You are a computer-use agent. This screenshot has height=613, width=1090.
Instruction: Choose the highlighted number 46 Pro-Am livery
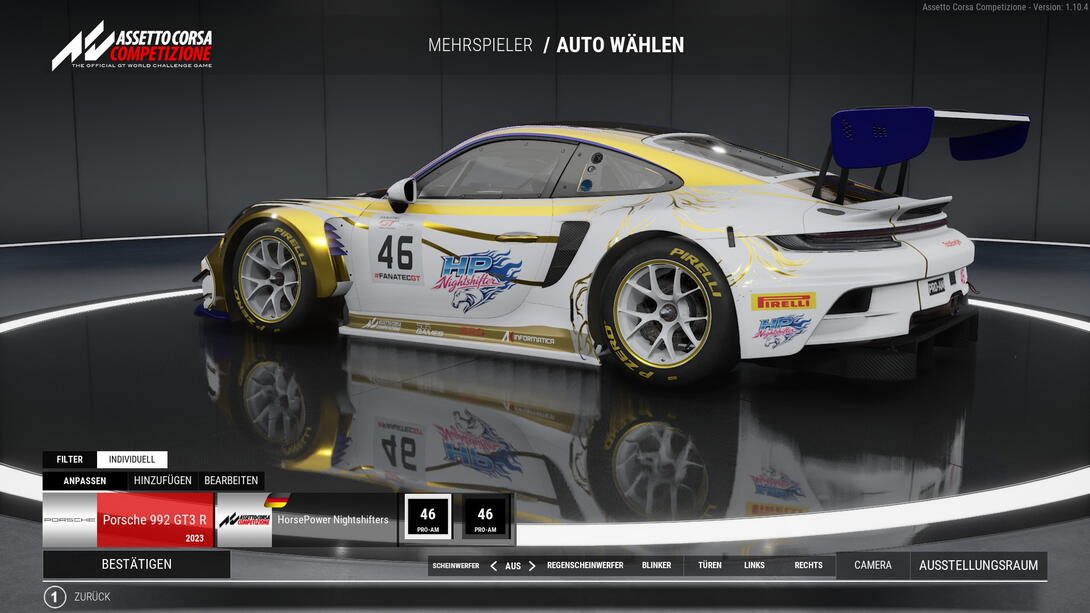click(x=428, y=518)
